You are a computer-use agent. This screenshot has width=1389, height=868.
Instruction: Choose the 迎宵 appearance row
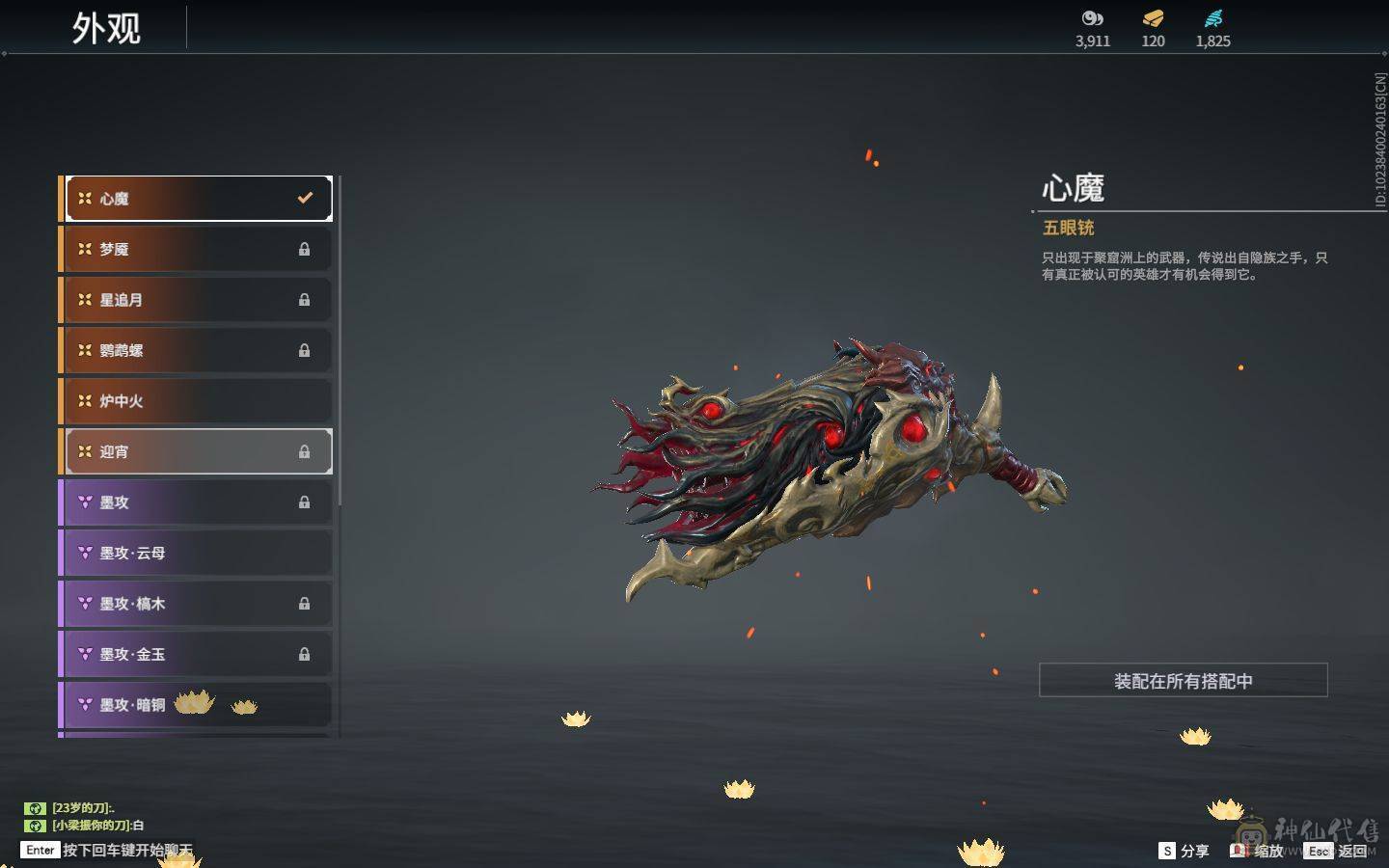(198, 451)
